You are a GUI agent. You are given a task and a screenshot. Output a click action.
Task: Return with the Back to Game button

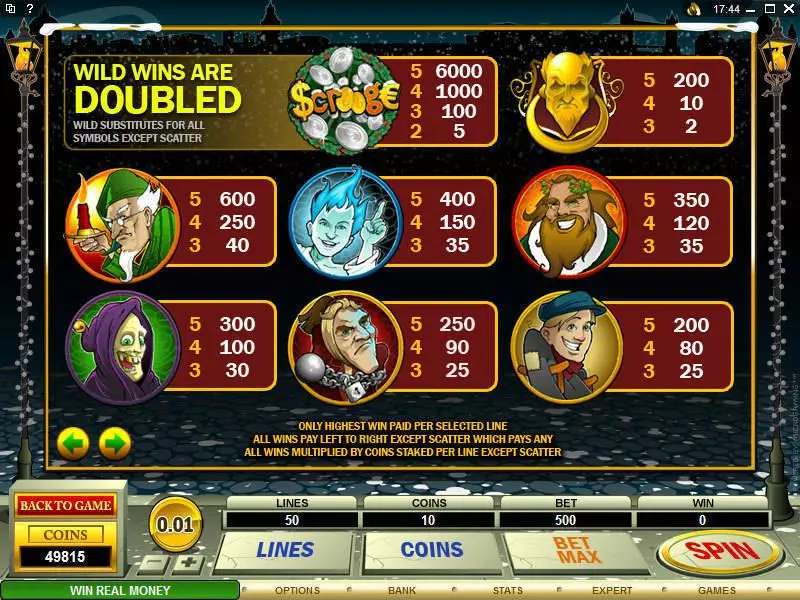(x=64, y=505)
